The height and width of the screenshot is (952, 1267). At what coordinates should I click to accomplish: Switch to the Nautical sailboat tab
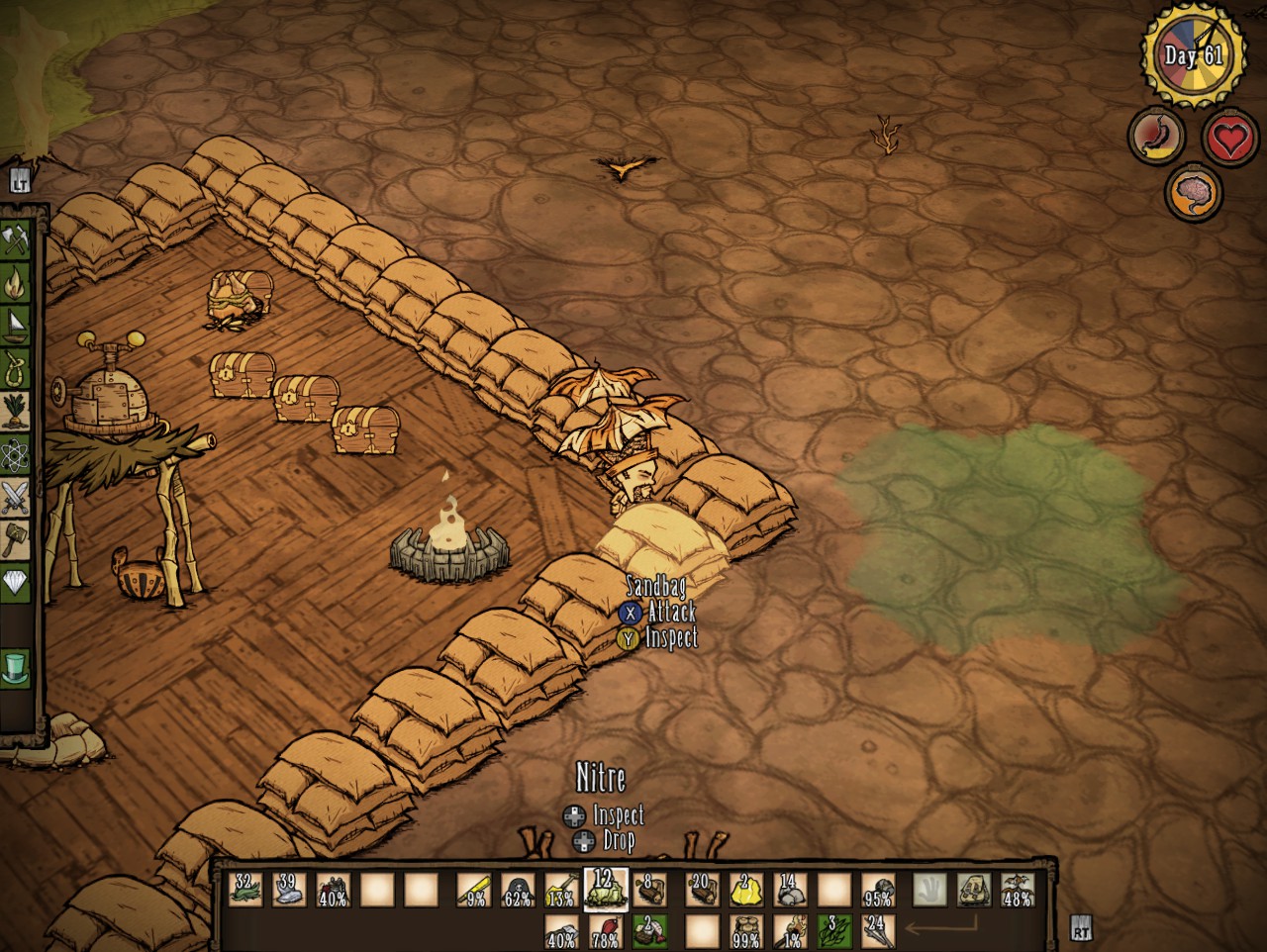[16, 325]
